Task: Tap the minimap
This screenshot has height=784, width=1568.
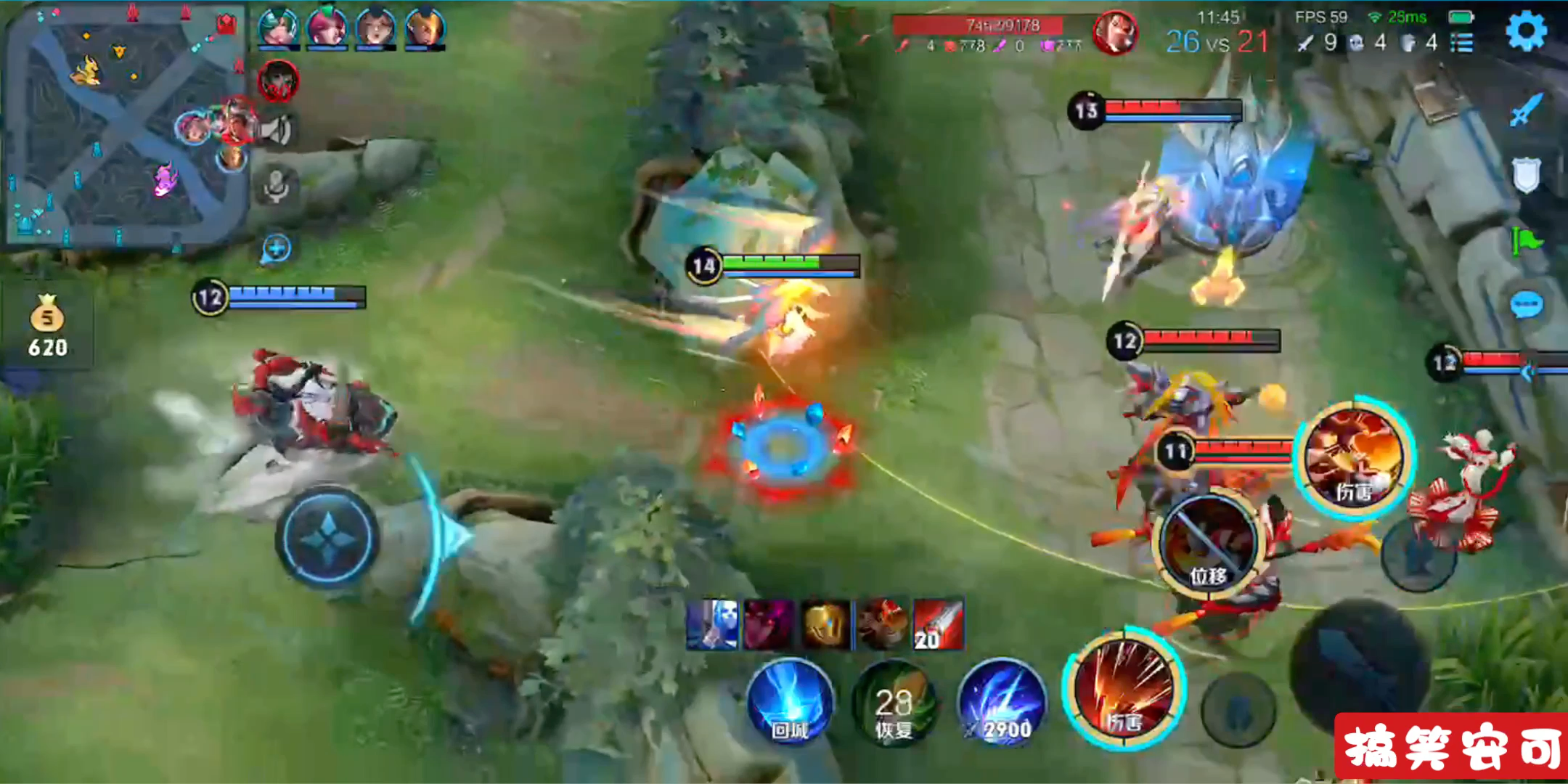Action: (x=123, y=127)
